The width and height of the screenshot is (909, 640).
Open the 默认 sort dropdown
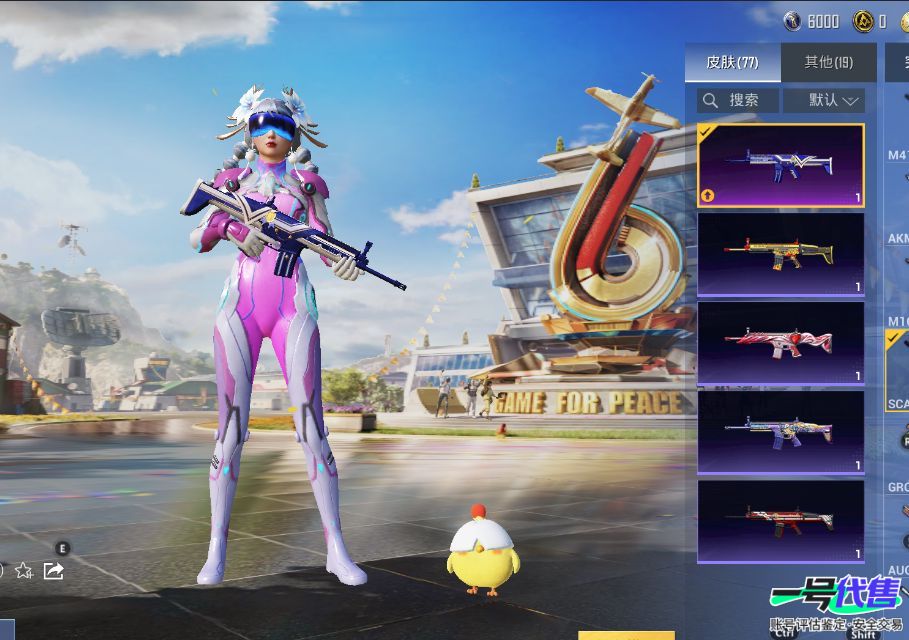[823, 100]
